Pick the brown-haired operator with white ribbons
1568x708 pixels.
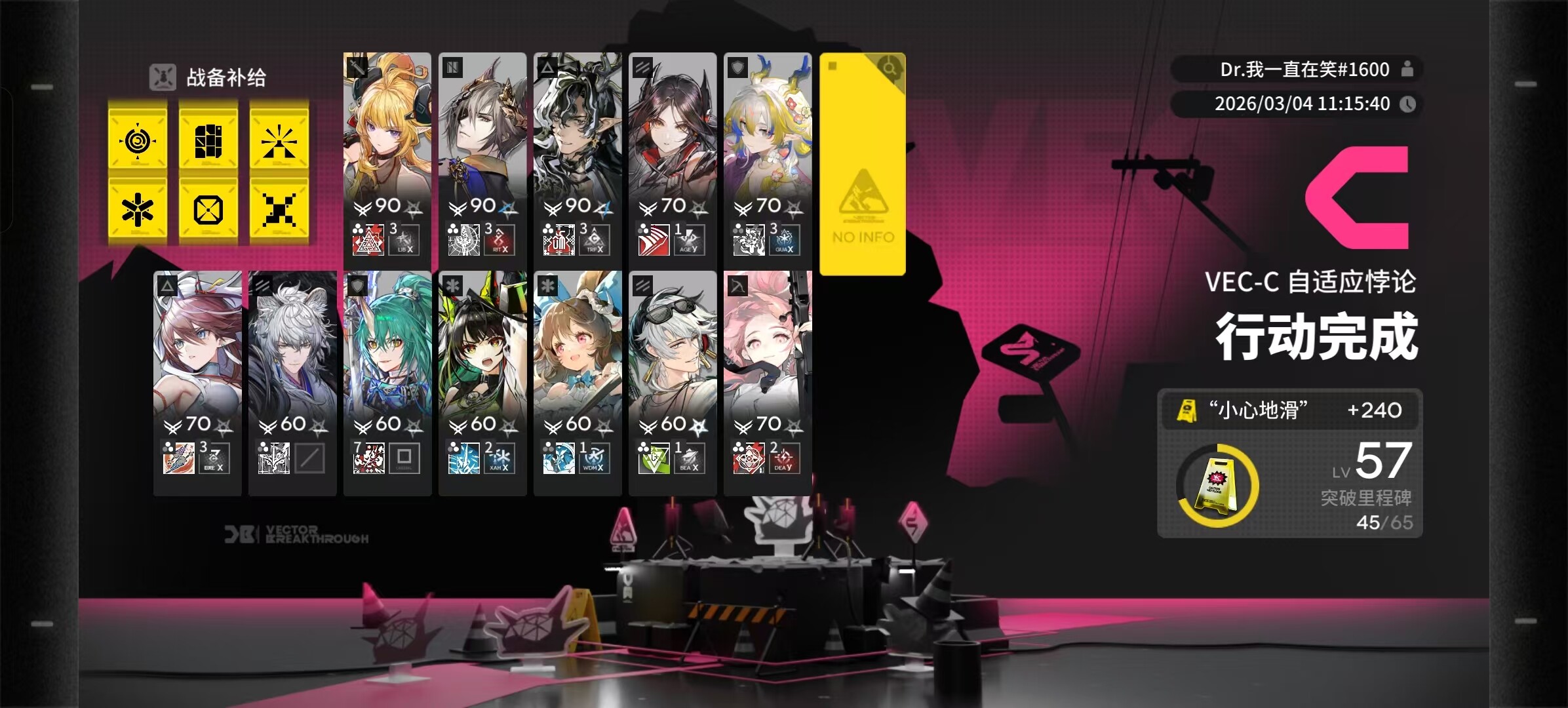coord(197,377)
